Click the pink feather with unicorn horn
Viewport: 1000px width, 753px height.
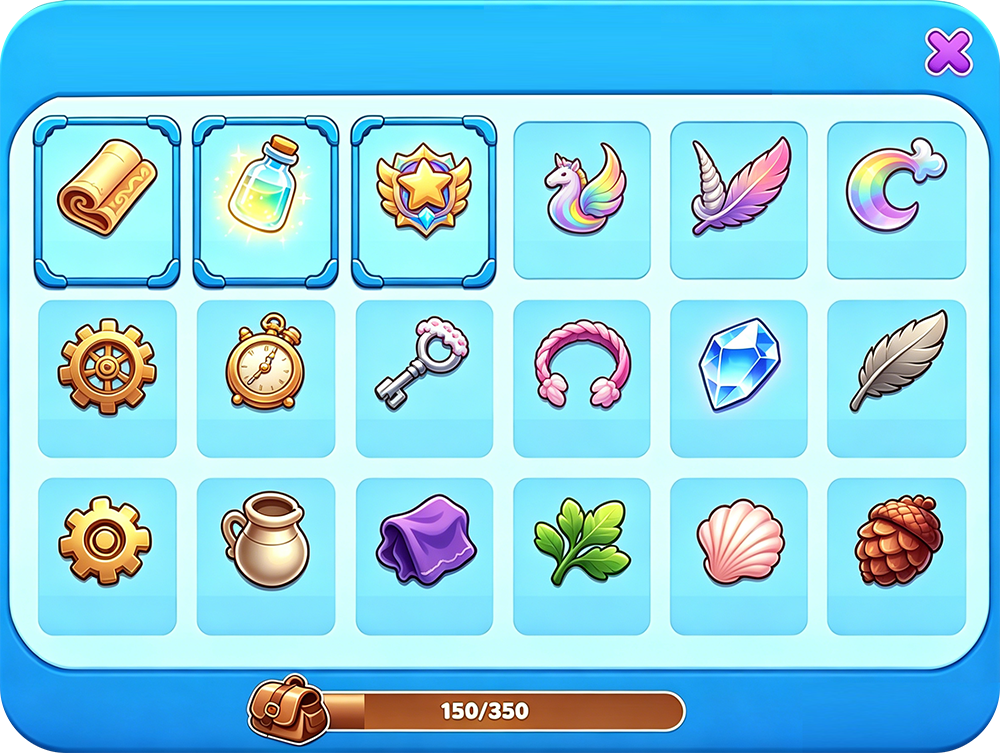pyautogui.click(x=739, y=199)
